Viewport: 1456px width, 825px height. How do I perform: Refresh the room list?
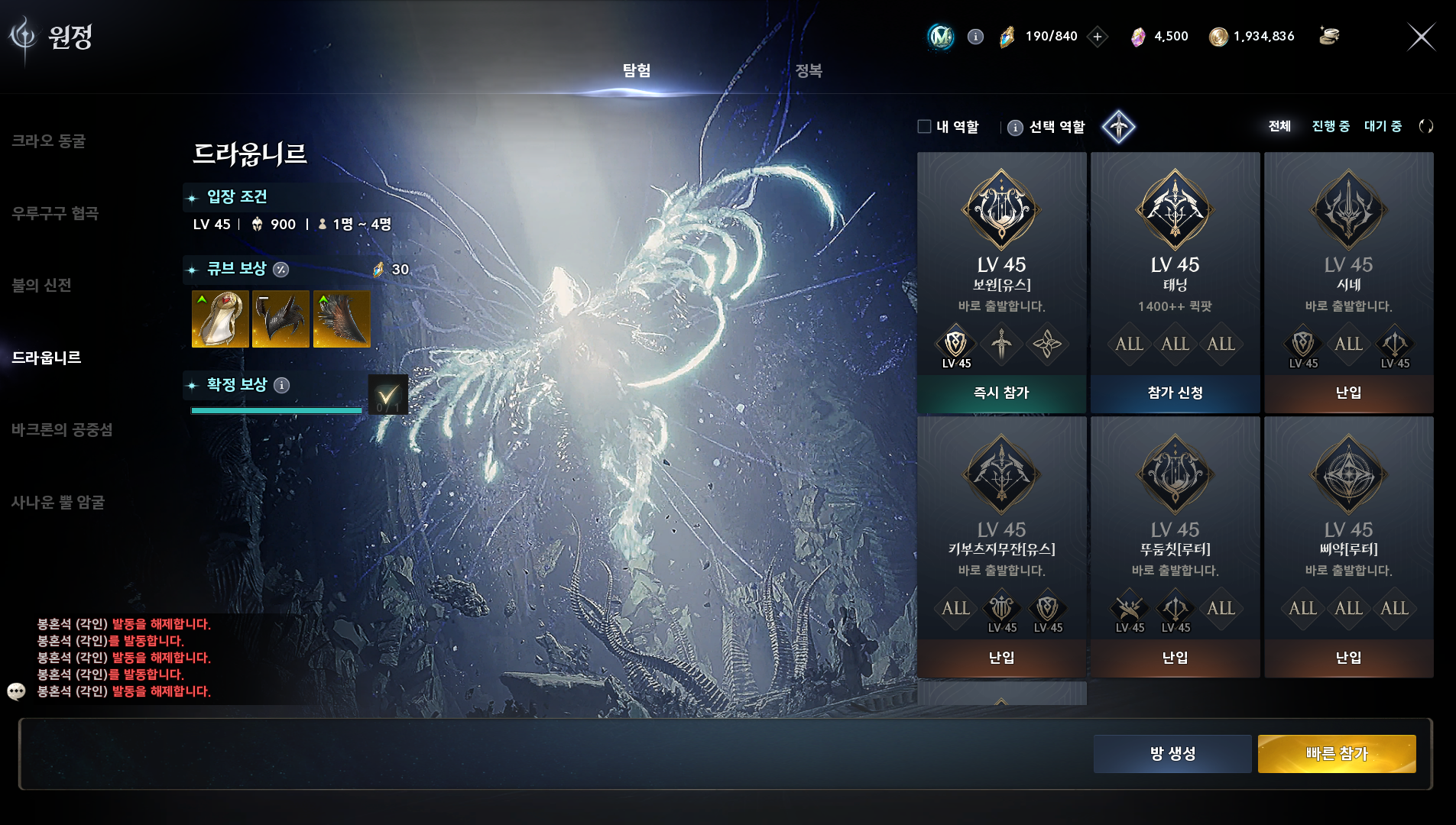click(1425, 127)
